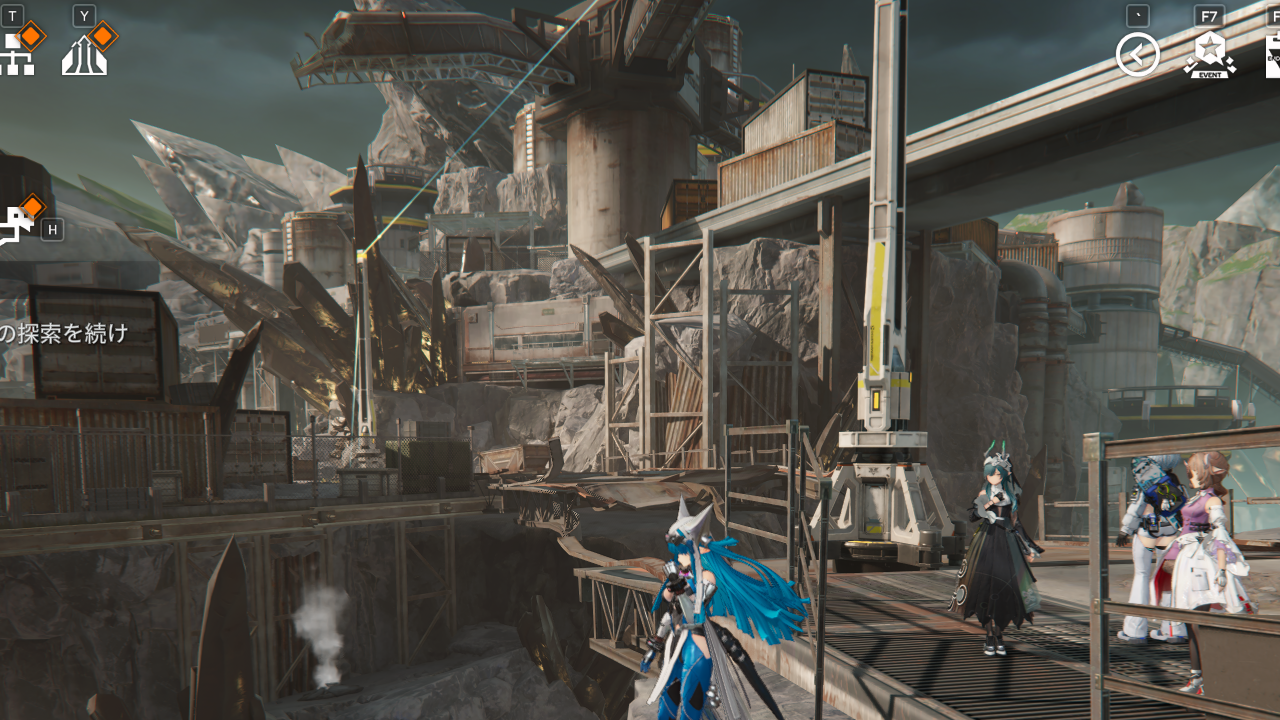Open the Event star badge menu

pyautogui.click(x=1209, y=55)
